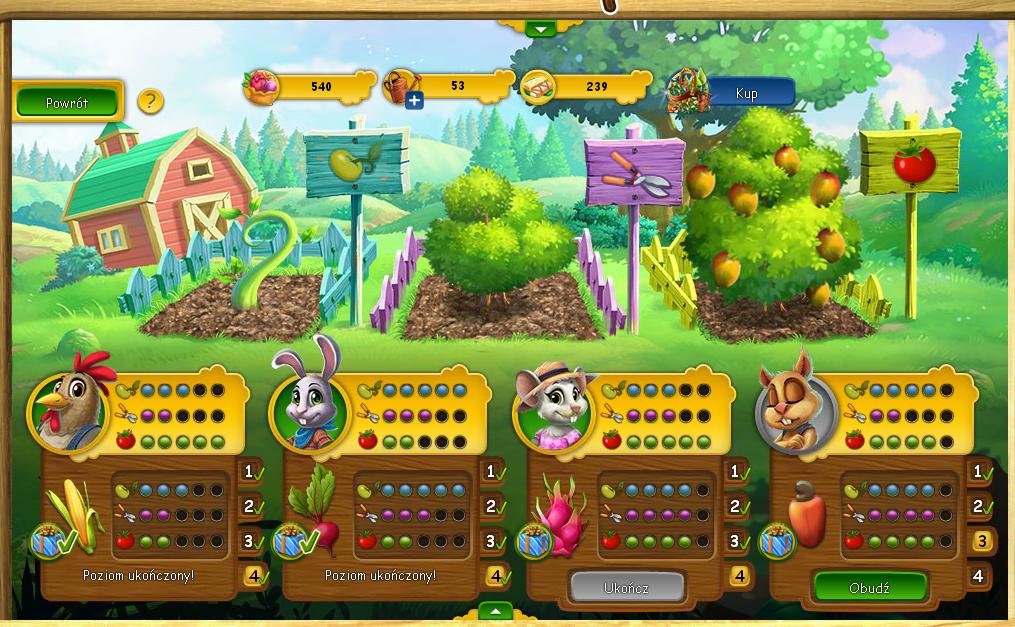Open the gift box beside the cashew
This screenshot has height=627, width=1015.
(778, 541)
